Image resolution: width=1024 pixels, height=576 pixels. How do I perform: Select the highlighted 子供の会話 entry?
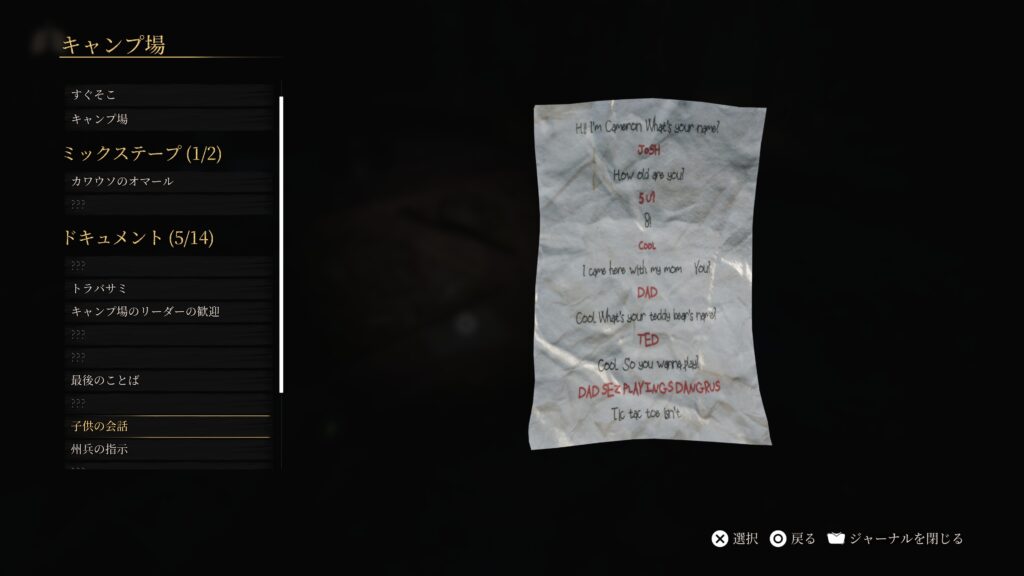(x=165, y=426)
